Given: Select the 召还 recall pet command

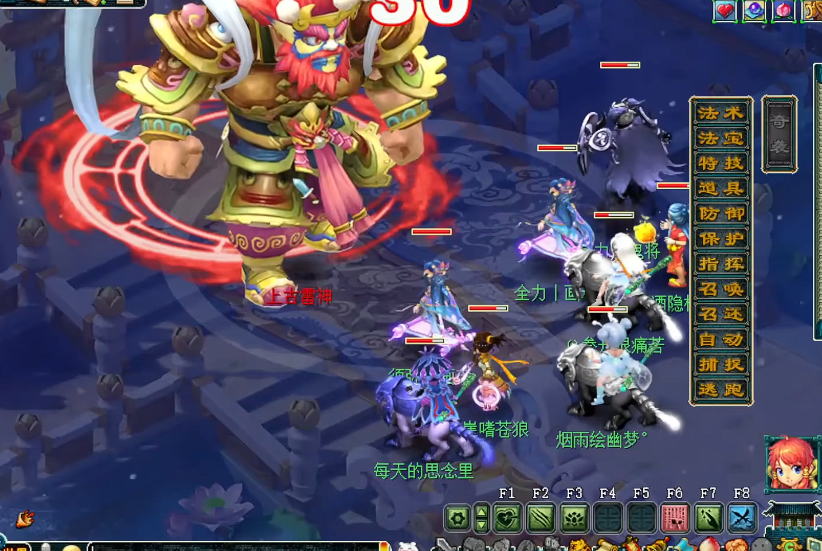Looking at the screenshot, I should [720, 314].
